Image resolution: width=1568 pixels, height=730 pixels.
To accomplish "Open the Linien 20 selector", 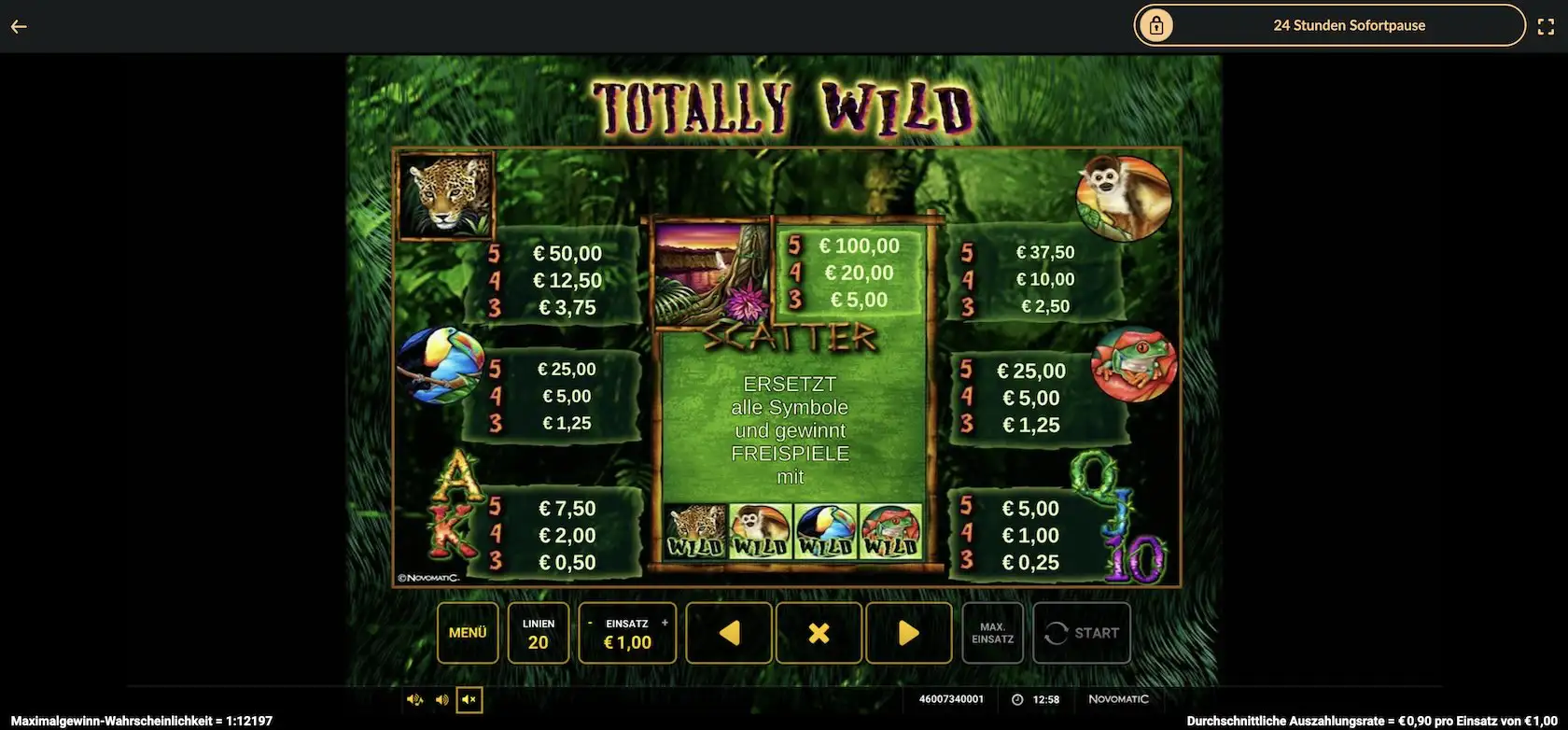I will click(538, 633).
